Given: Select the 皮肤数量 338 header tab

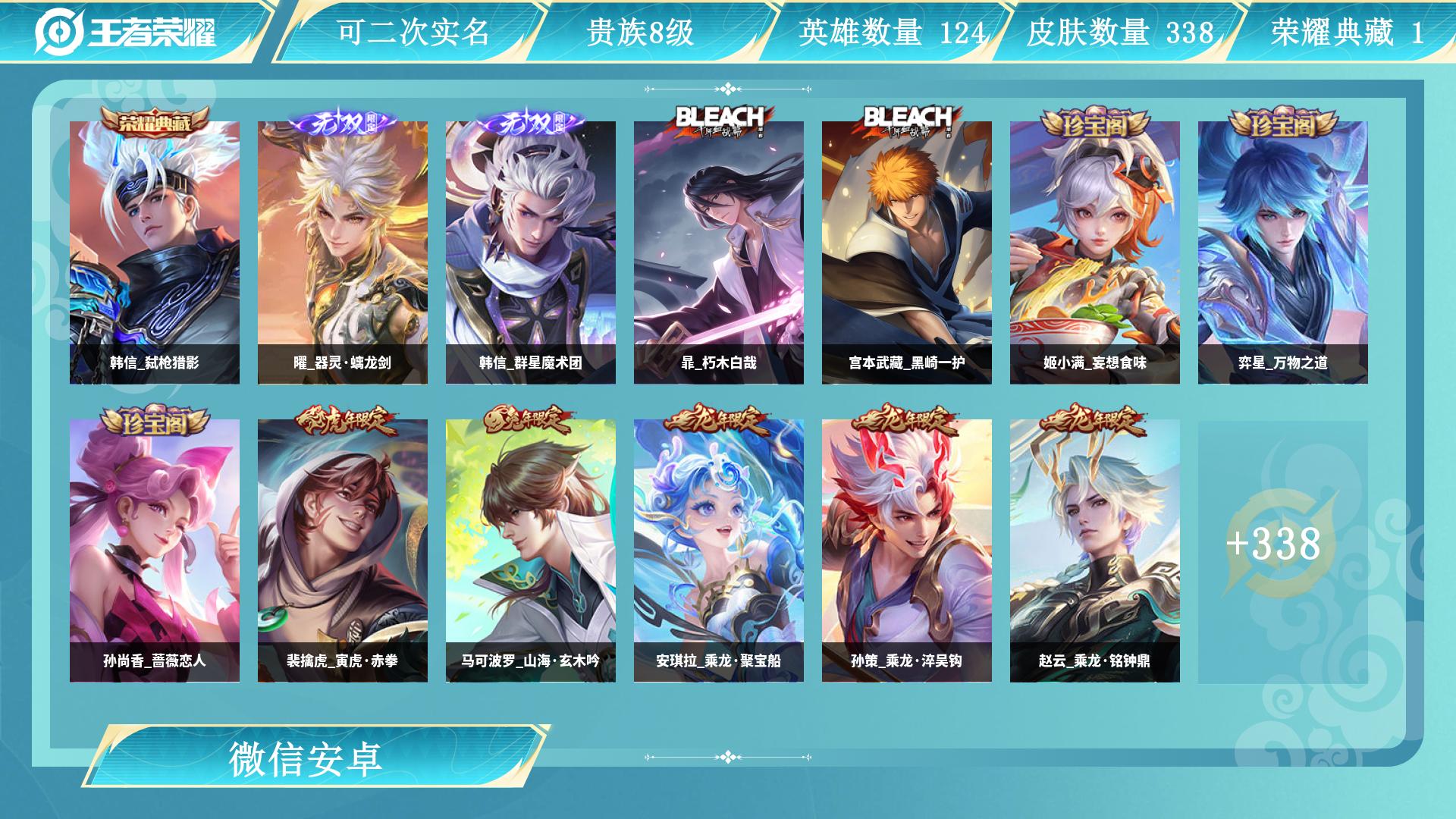Looking at the screenshot, I should click(x=1120, y=33).
